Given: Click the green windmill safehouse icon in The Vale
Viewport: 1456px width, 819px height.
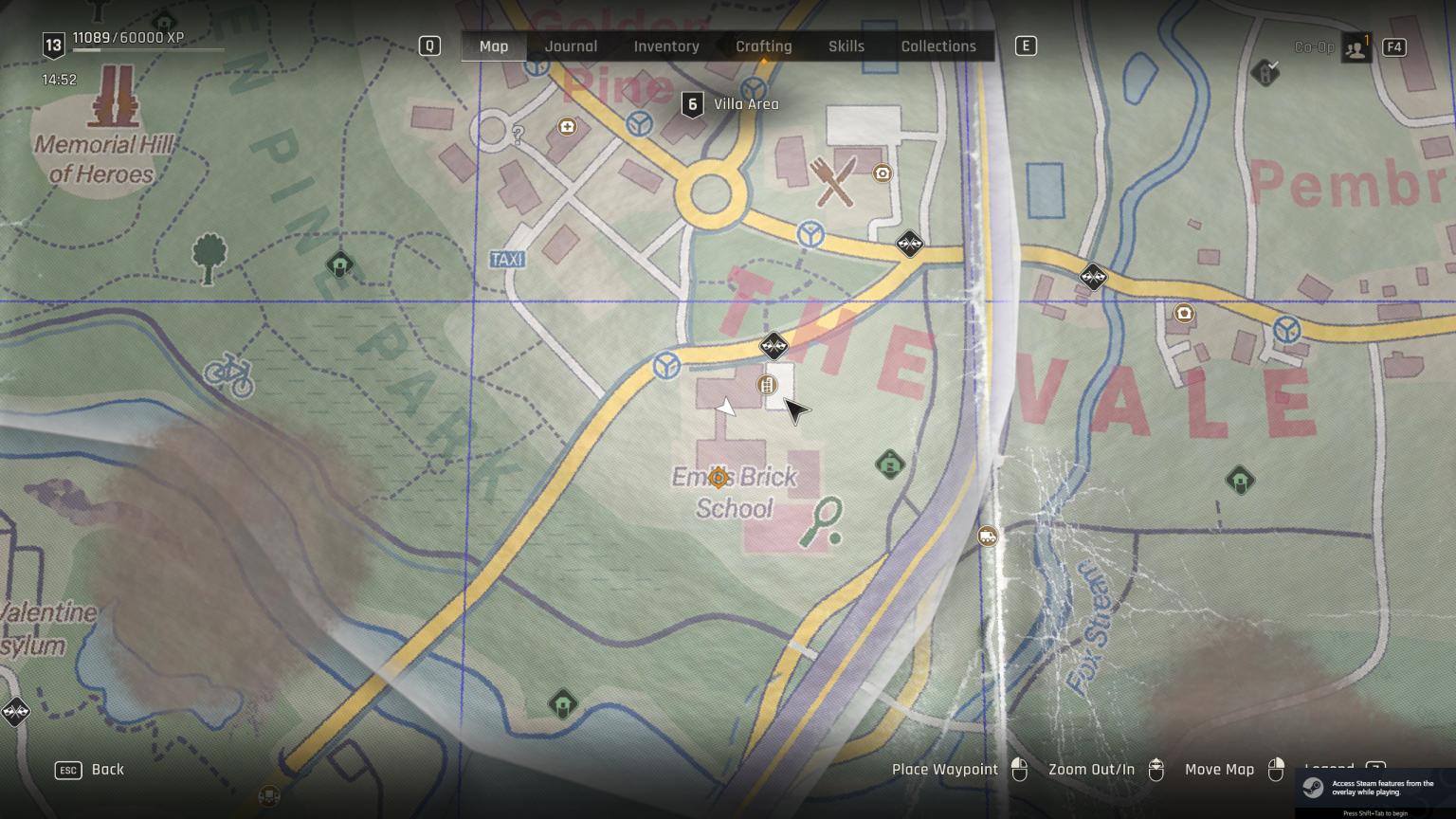Looking at the screenshot, I should (1239, 479).
